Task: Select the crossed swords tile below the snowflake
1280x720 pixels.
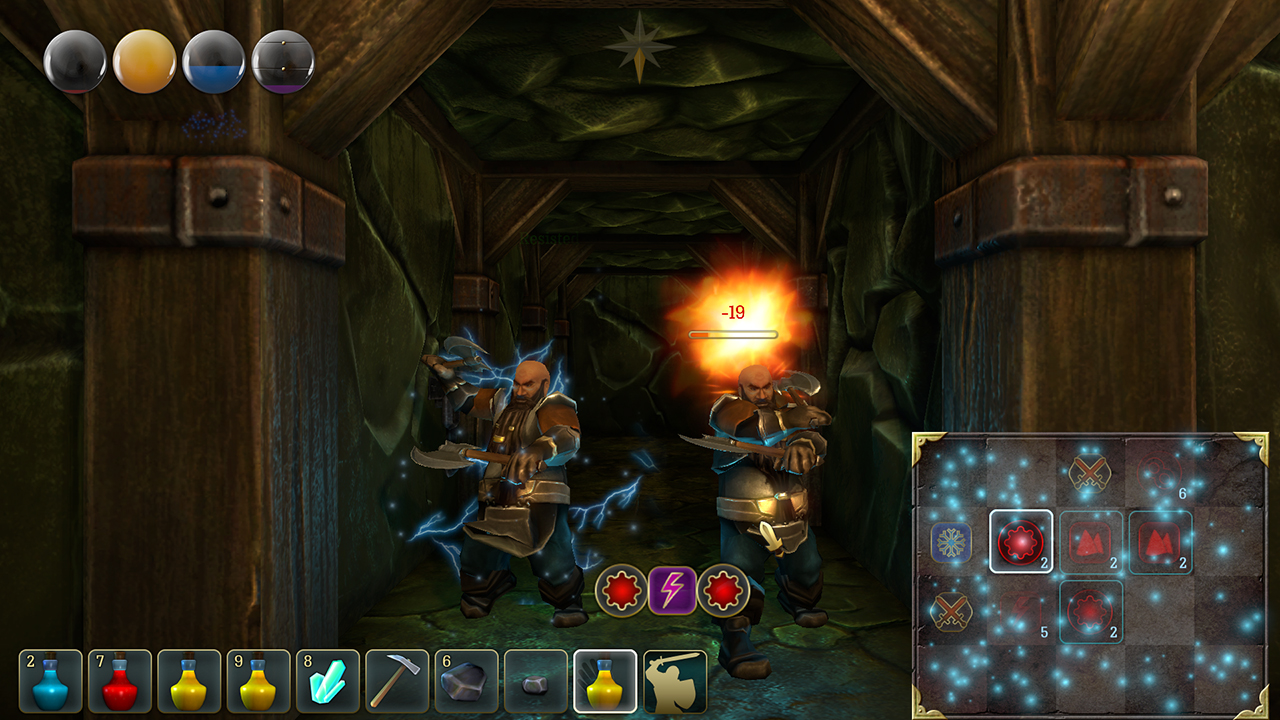Action: (x=951, y=611)
